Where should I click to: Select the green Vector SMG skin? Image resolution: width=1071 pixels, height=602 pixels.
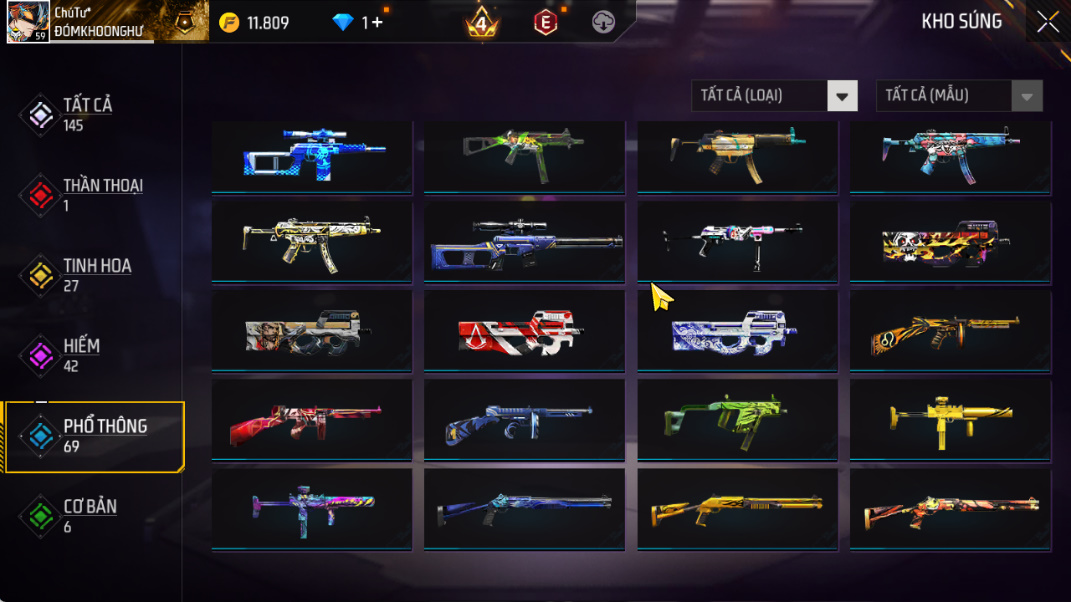pos(737,420)
